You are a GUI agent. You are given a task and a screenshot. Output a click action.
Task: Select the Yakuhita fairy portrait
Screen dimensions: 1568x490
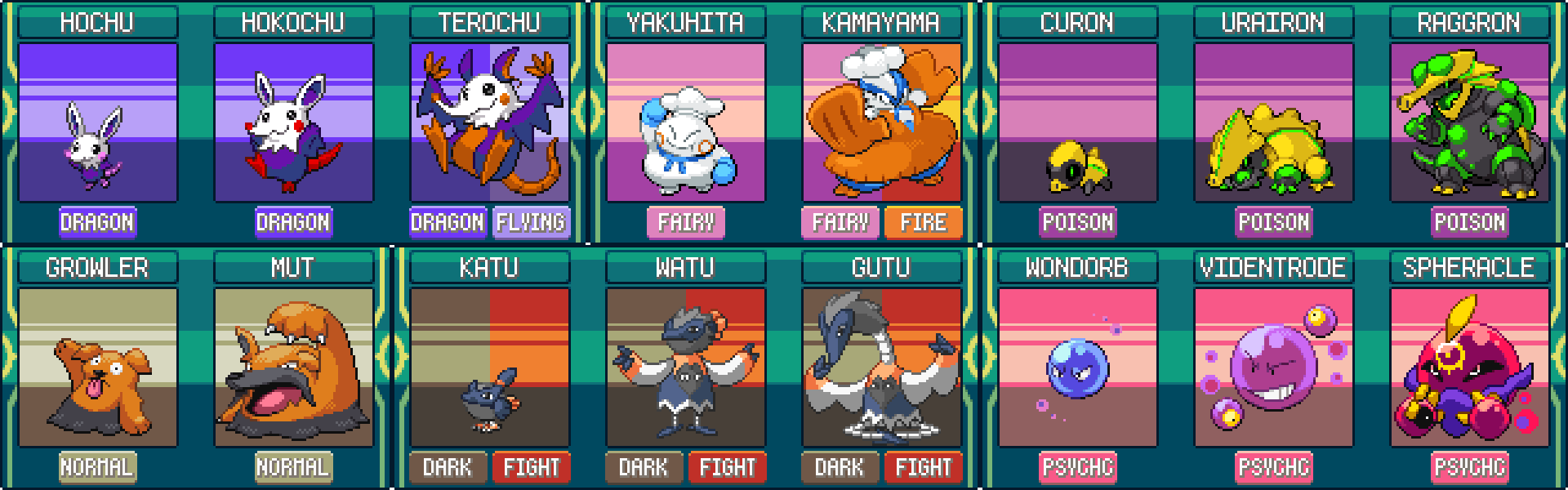[x=685, y=122]
